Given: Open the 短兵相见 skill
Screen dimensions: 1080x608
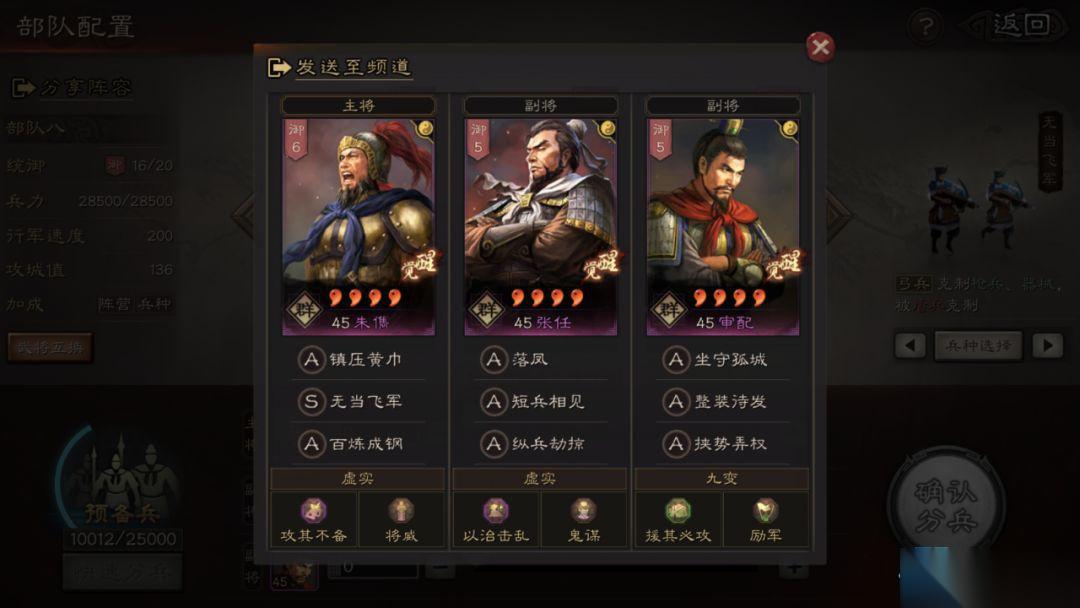Looking at the screenshot, I should (x=541, y=402).
